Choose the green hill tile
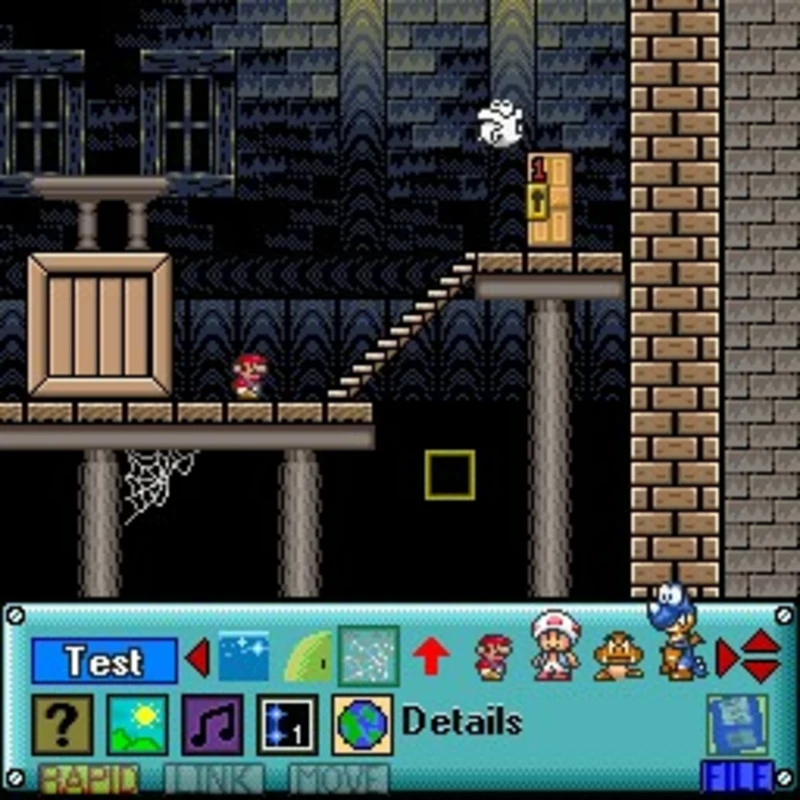 [x=307, y=657]
